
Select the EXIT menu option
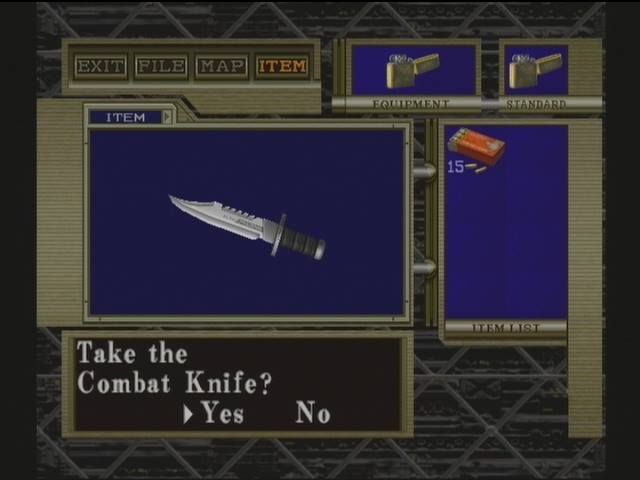coord(101,67)
